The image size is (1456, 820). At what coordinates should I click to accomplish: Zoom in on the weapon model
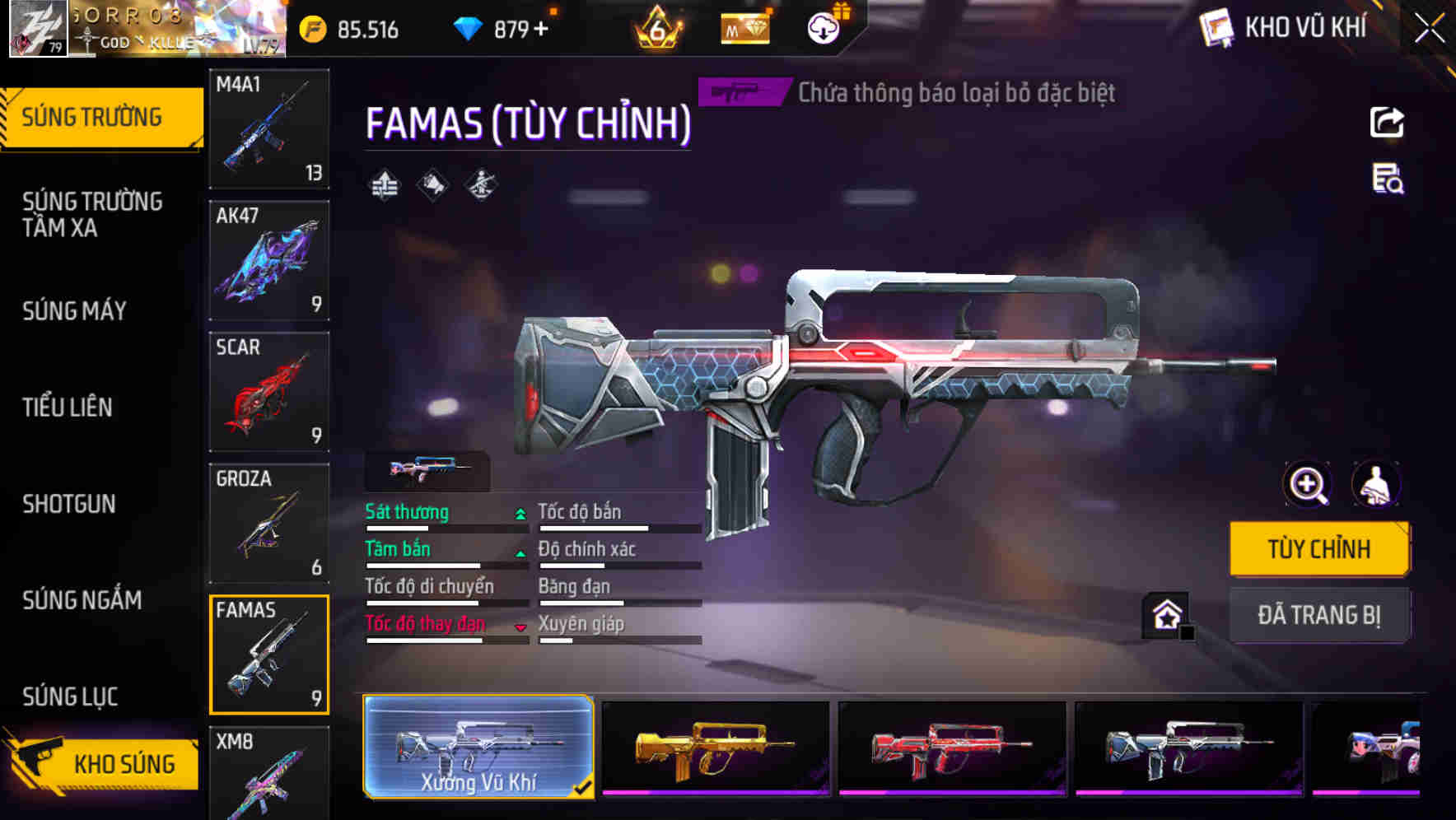pyautogui.click(x=1306, y=485)
